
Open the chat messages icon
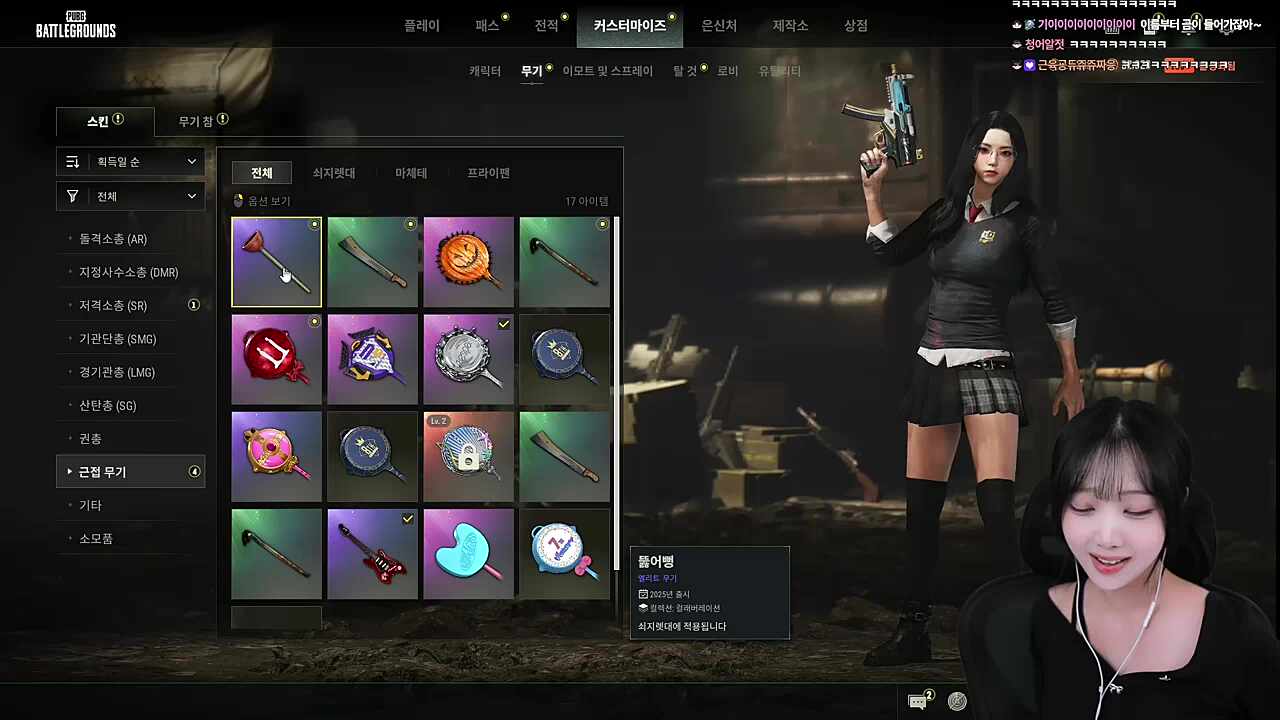pyautogui.click(x=918, y=702)
